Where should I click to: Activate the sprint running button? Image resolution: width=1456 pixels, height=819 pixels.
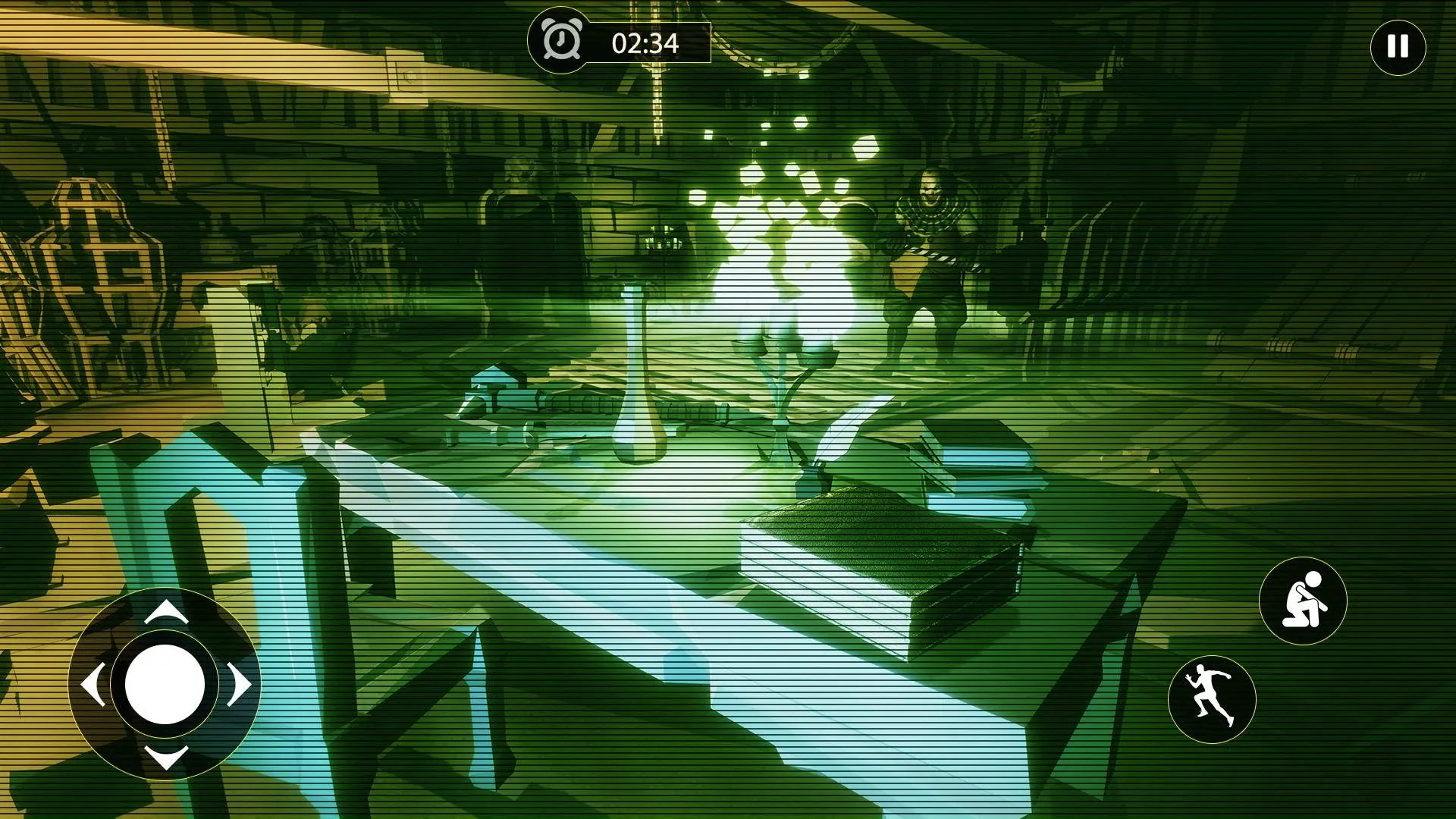(x=1211, y=699)
